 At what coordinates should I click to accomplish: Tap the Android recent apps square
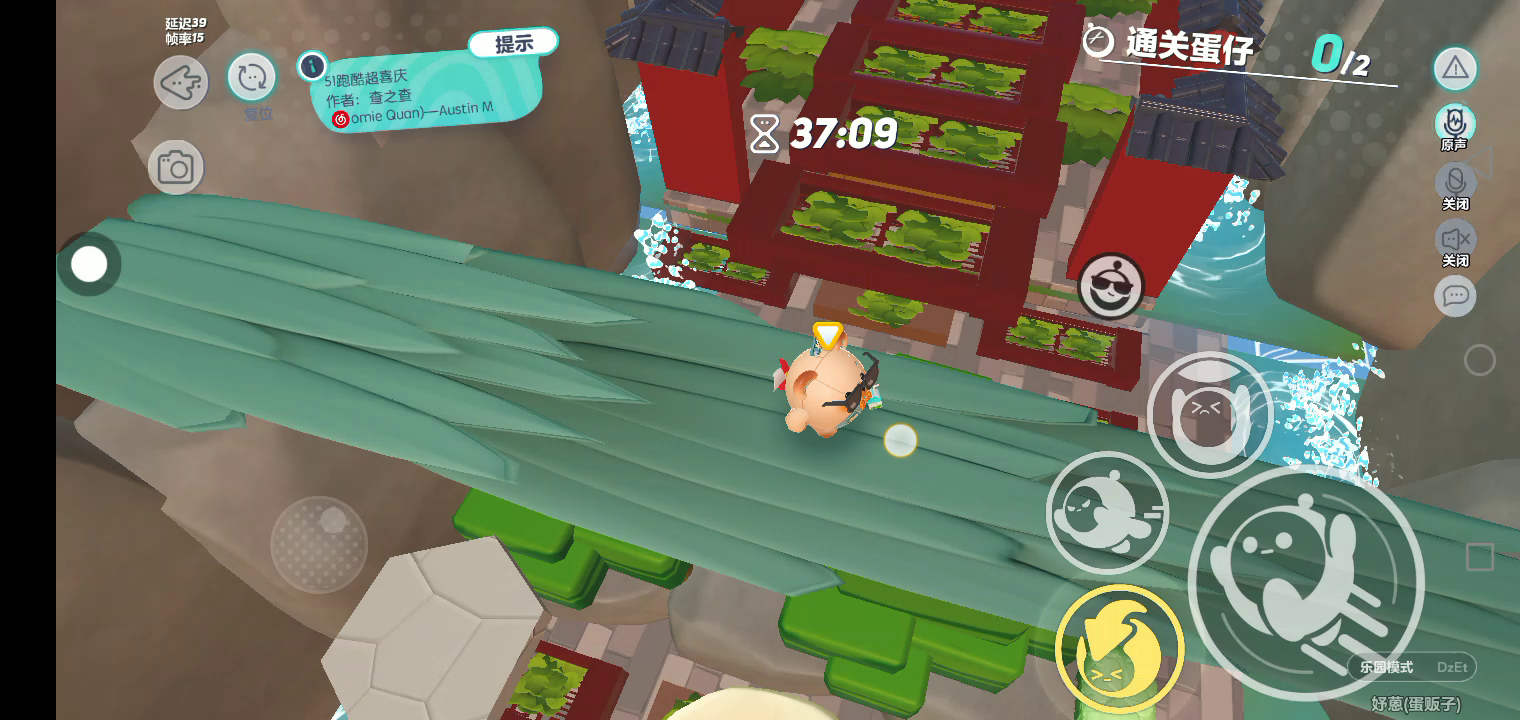[1480, 557]
